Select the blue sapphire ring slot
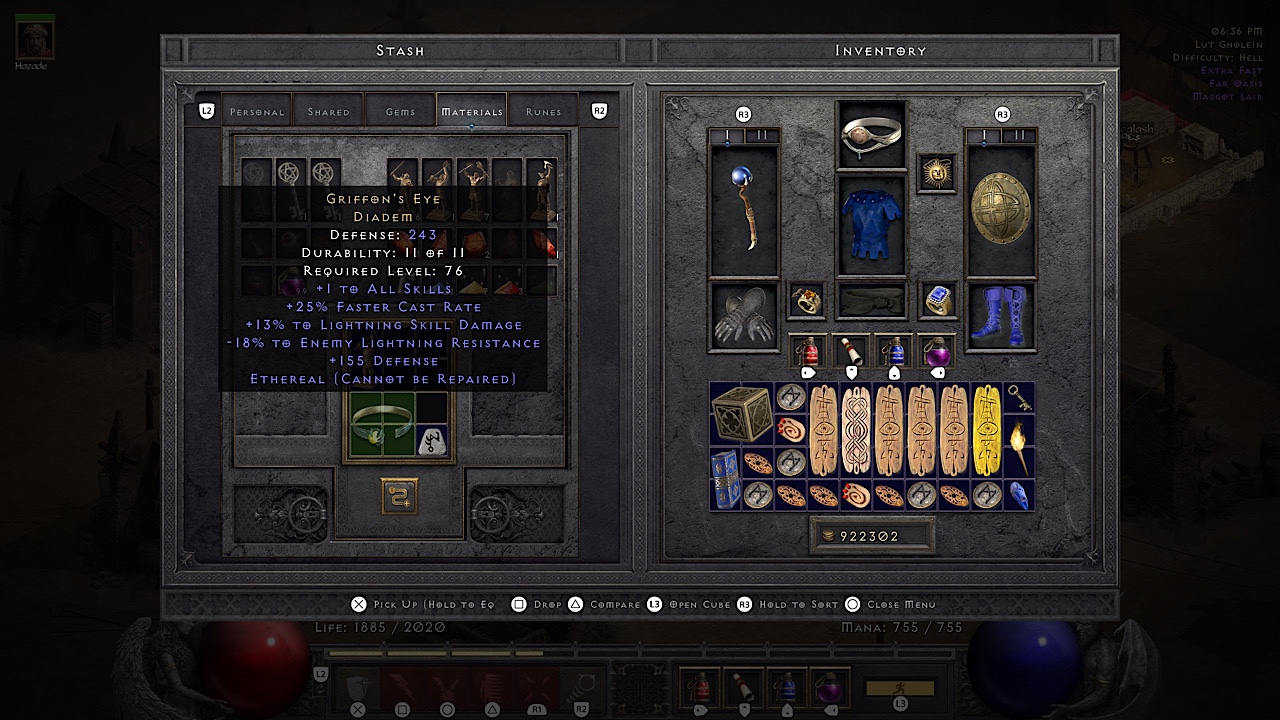This screenshot has width=1280, height=720. pyautogui.click(x=937, y=300)
